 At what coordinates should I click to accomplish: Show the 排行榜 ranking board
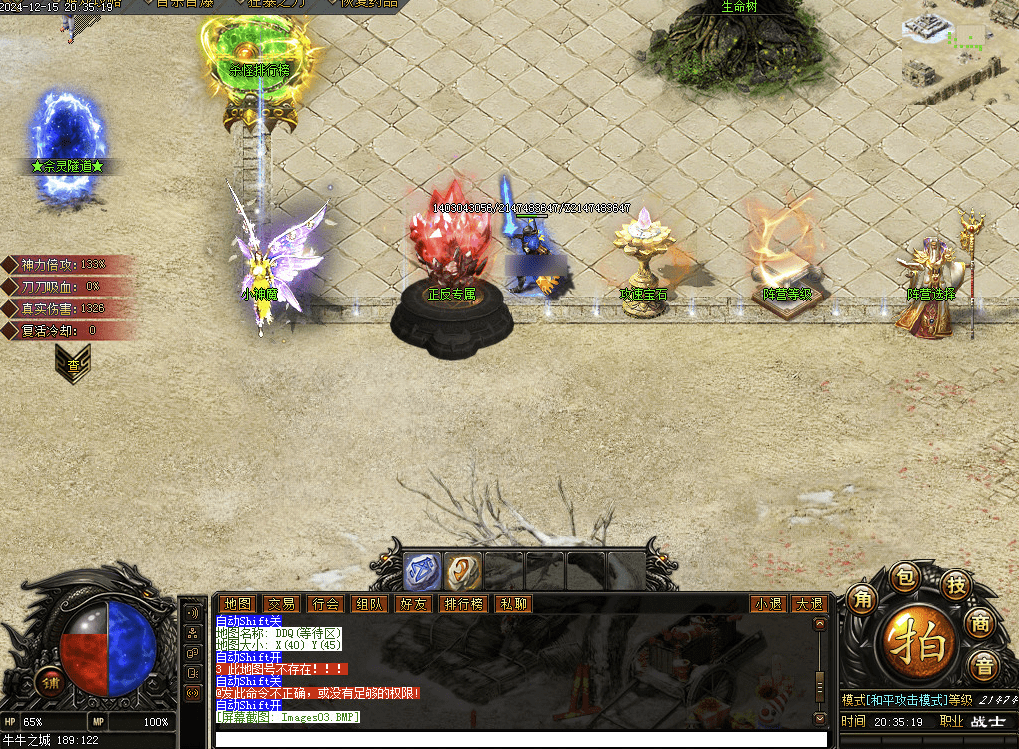pyautogui.click(x=464, y=604)
